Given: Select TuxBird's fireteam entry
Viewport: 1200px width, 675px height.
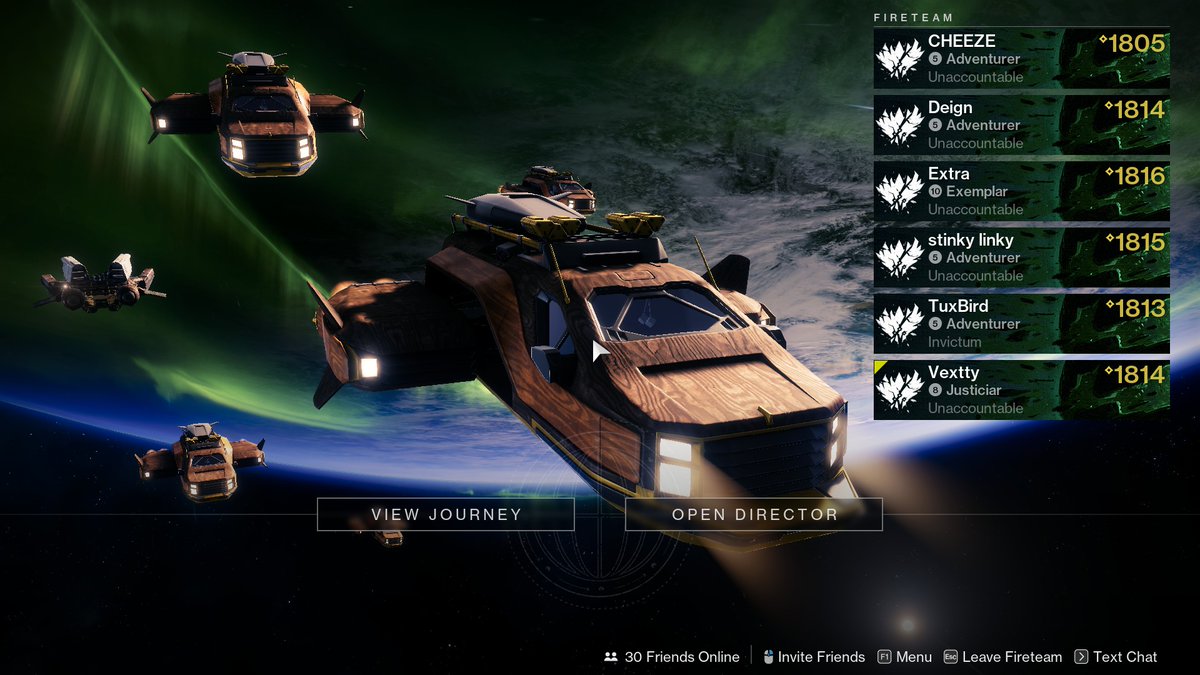Looking at the screenshot, I should point(1021,324).
